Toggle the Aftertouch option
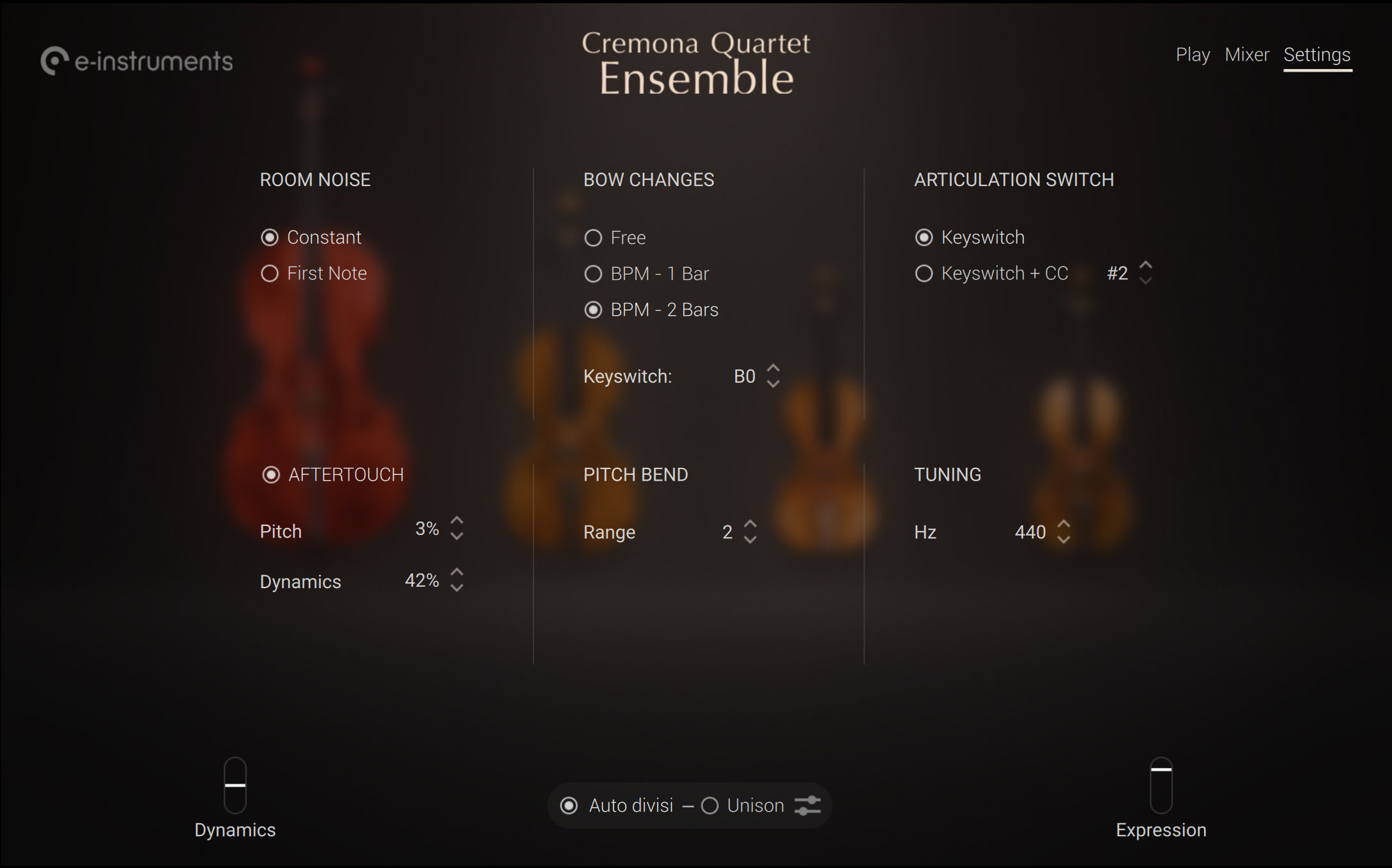The height and width of the screenshot is (868, 1392). pyautogui.click(x=271, y=475)
